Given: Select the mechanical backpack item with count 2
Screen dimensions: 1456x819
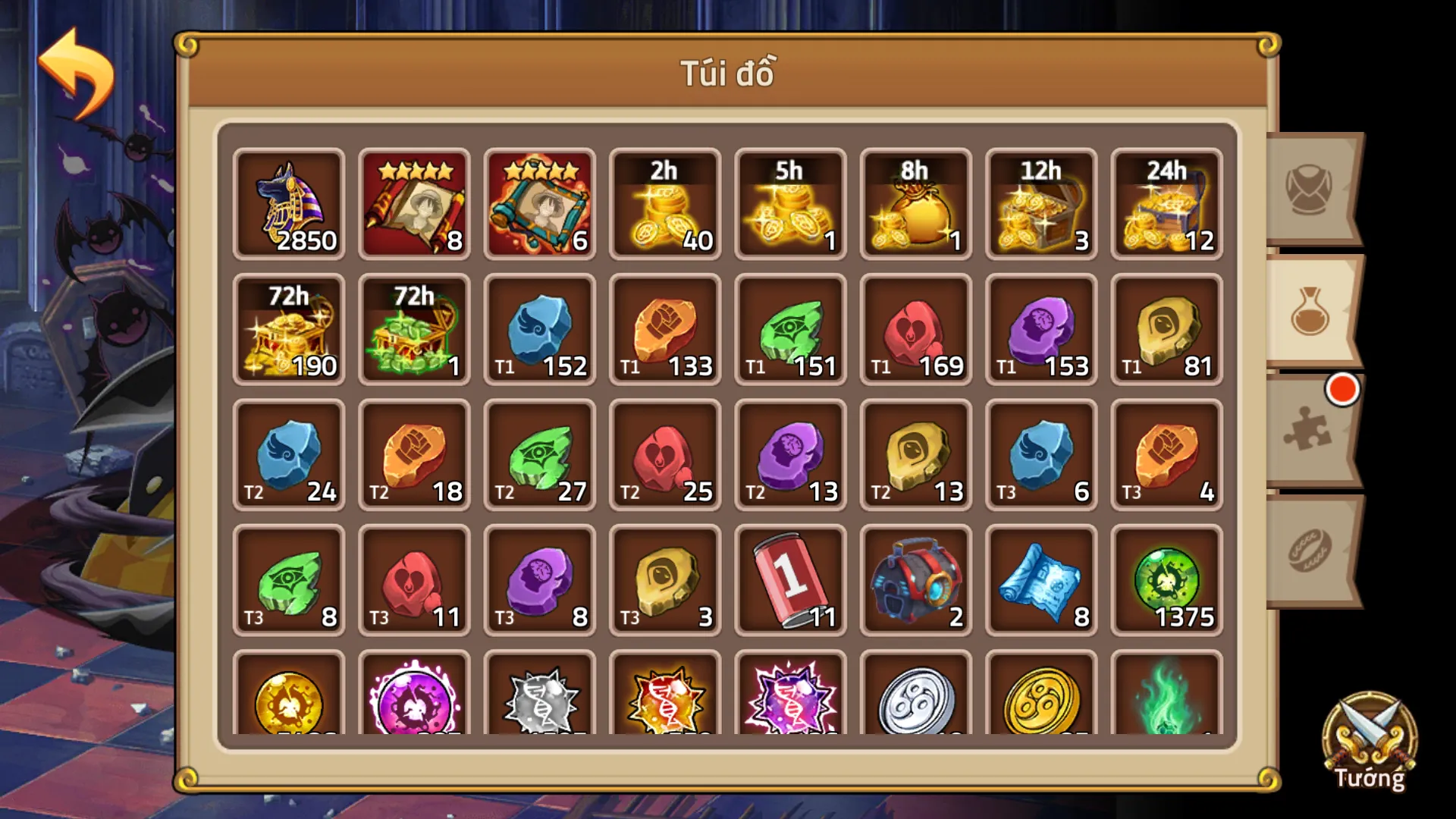Looking at the screenshot, I should (915, 580).
